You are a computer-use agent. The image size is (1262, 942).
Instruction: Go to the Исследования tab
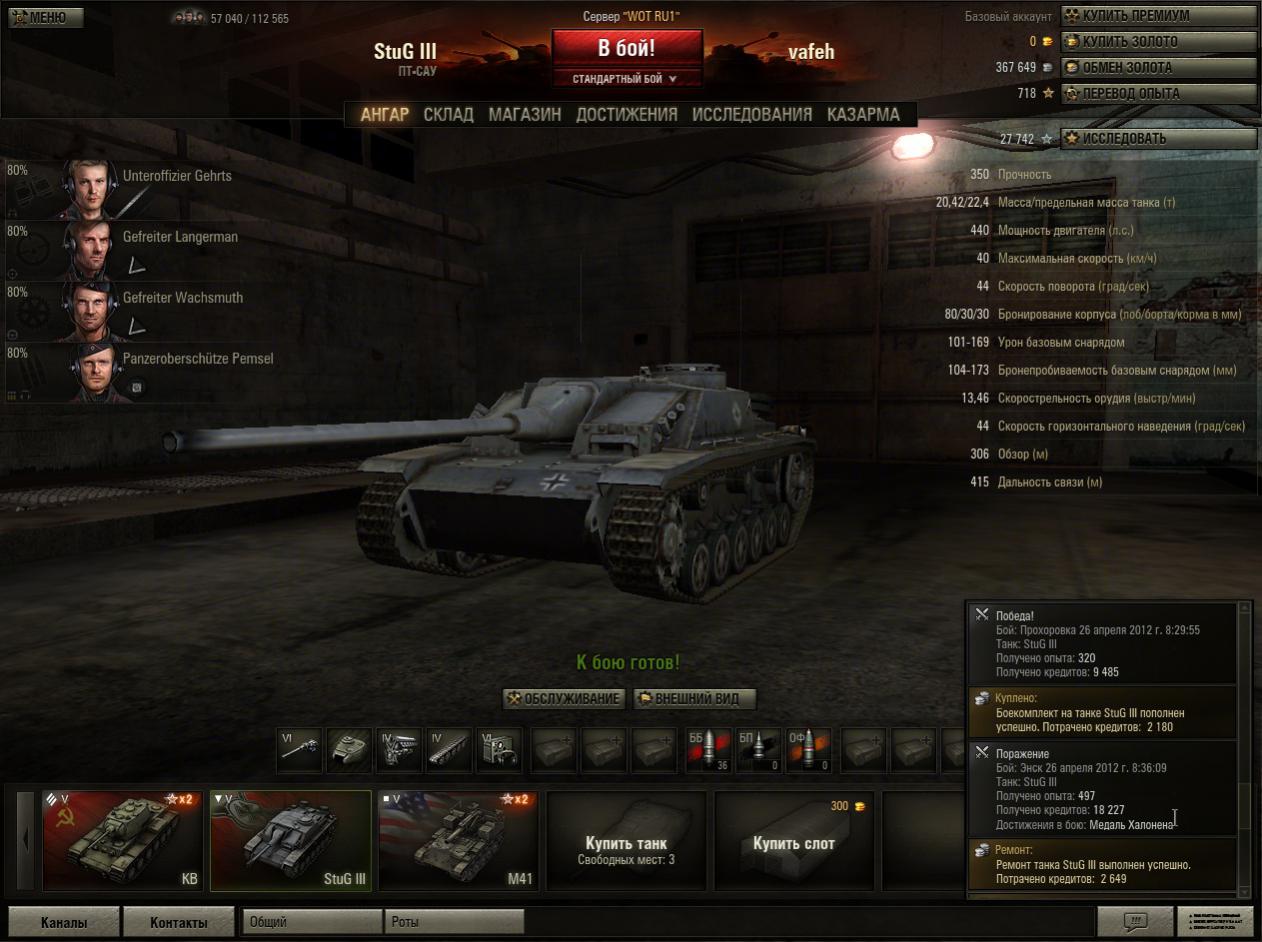pos(752,114)
